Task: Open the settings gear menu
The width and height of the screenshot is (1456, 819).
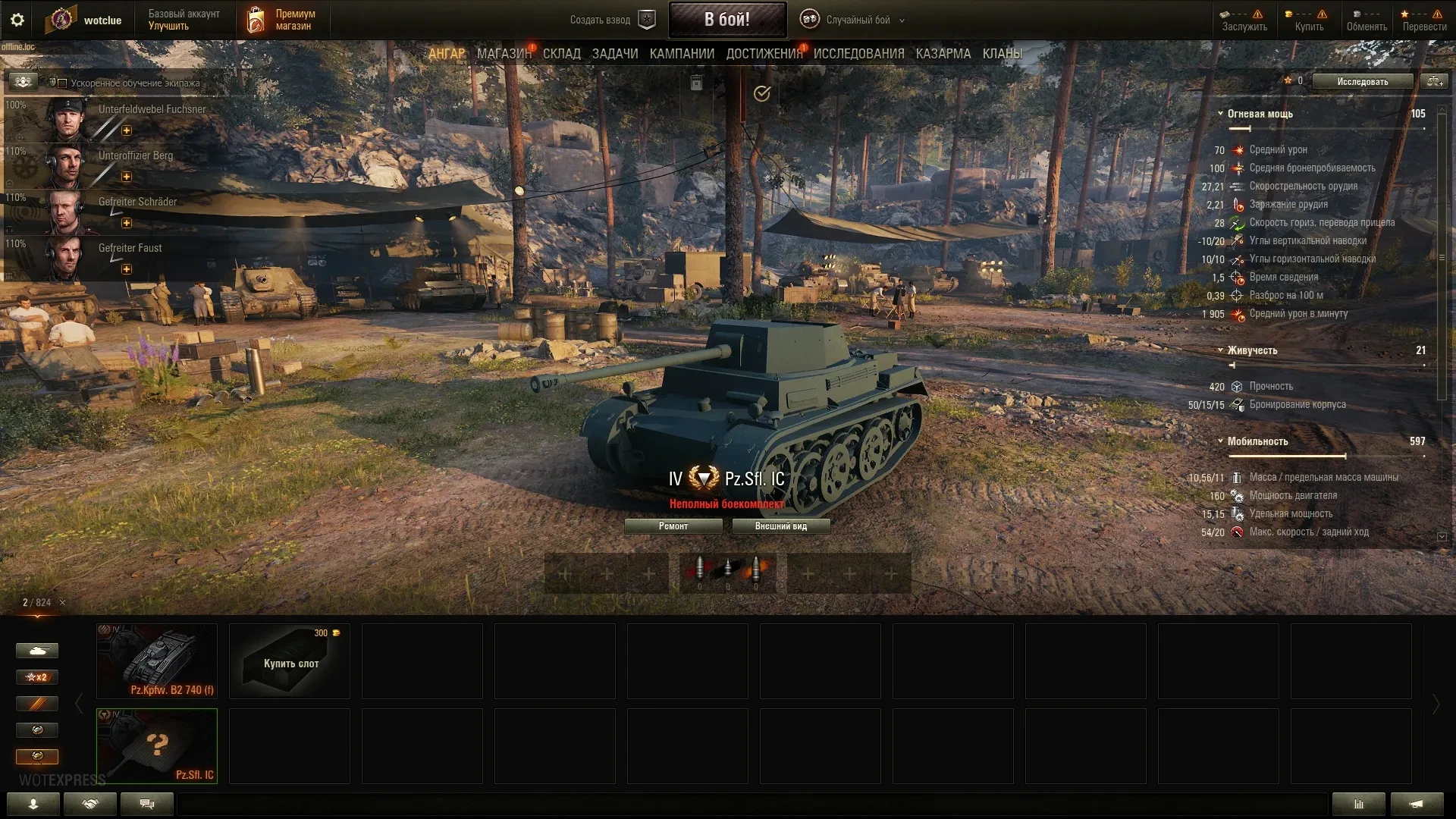Action: (x=17, y=20)
